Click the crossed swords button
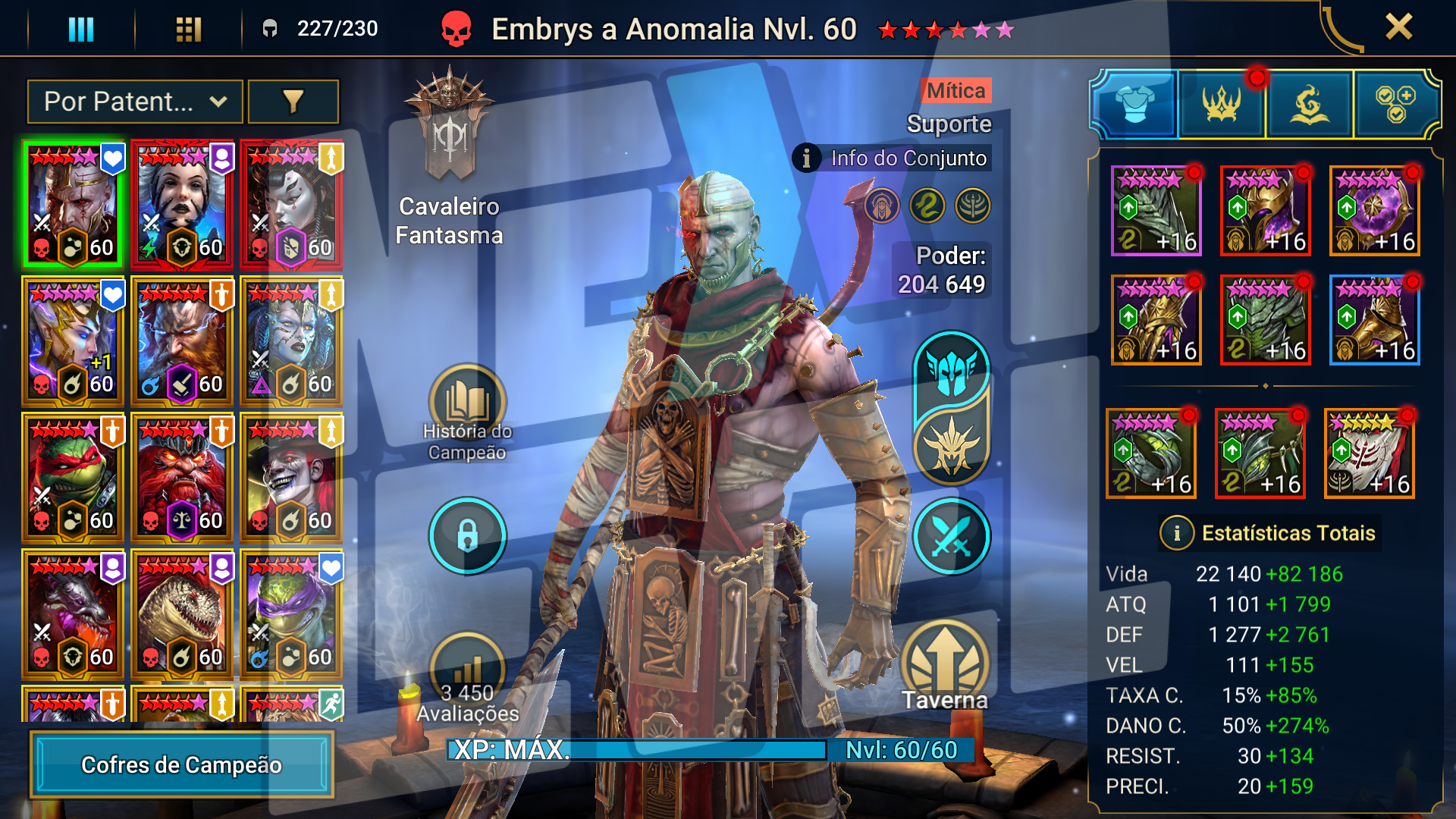 (x=951, y=535)
